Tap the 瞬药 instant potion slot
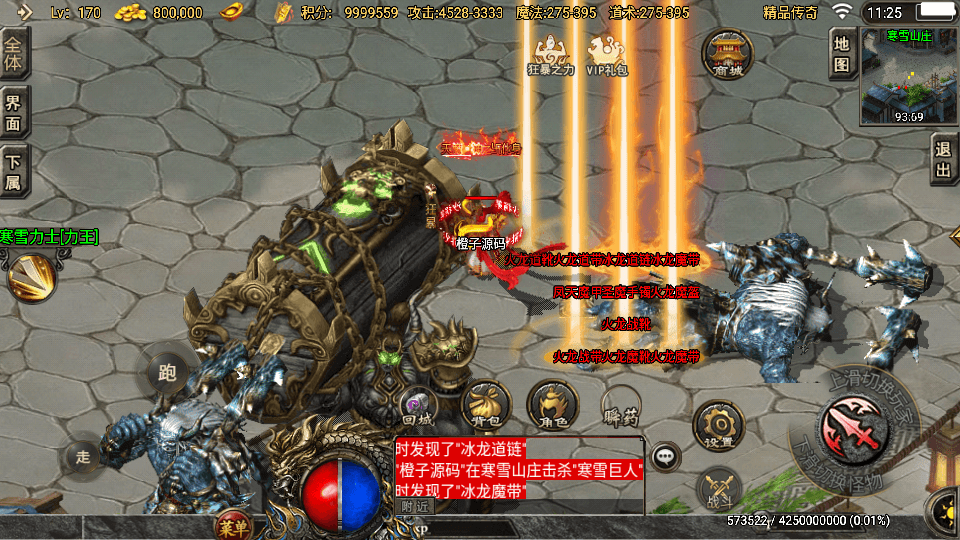 click(x=620, y=405)
